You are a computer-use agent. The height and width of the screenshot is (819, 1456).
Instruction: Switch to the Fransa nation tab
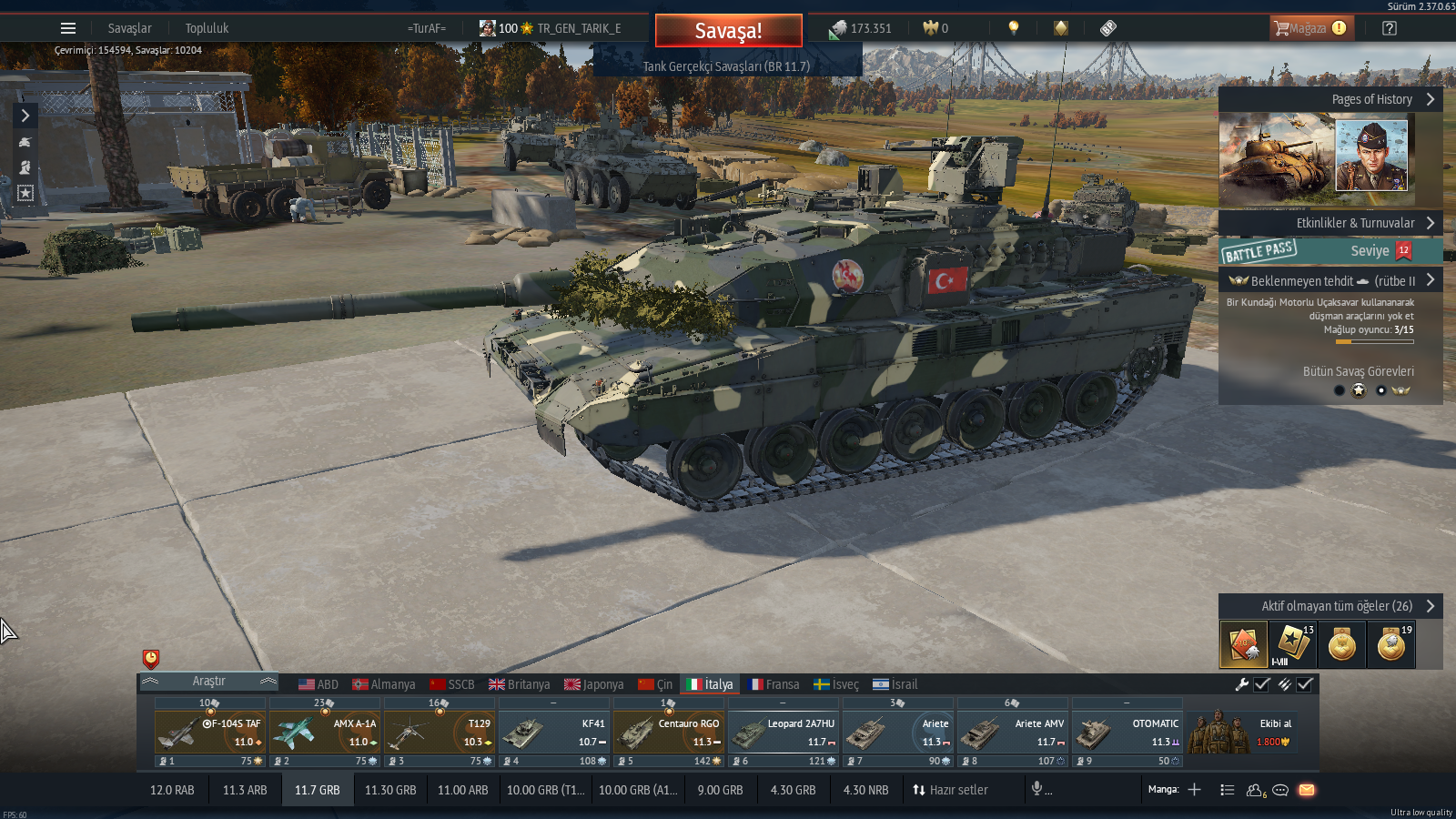point(773,684)
